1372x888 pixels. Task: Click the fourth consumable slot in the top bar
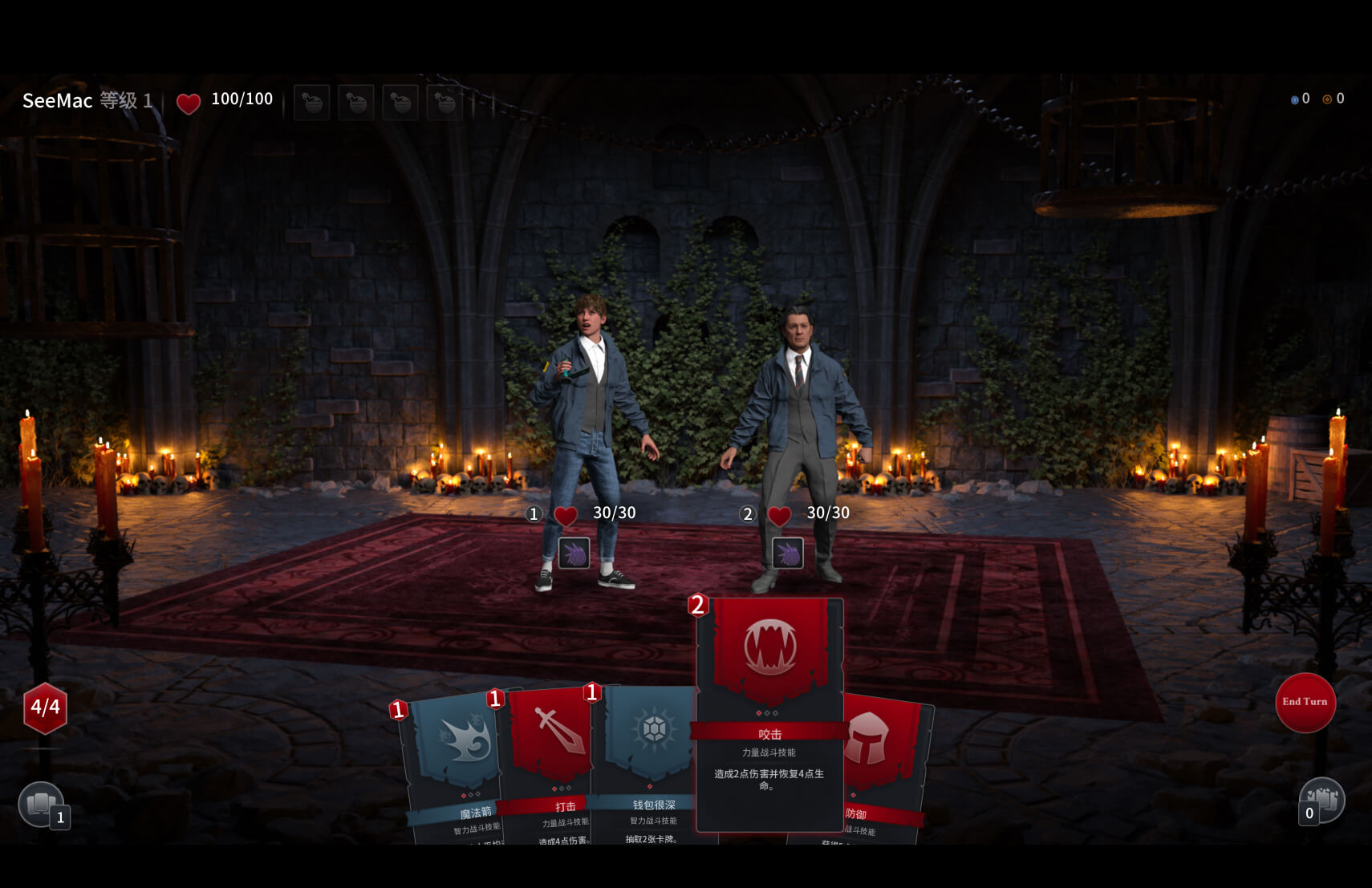coord(445,102)
